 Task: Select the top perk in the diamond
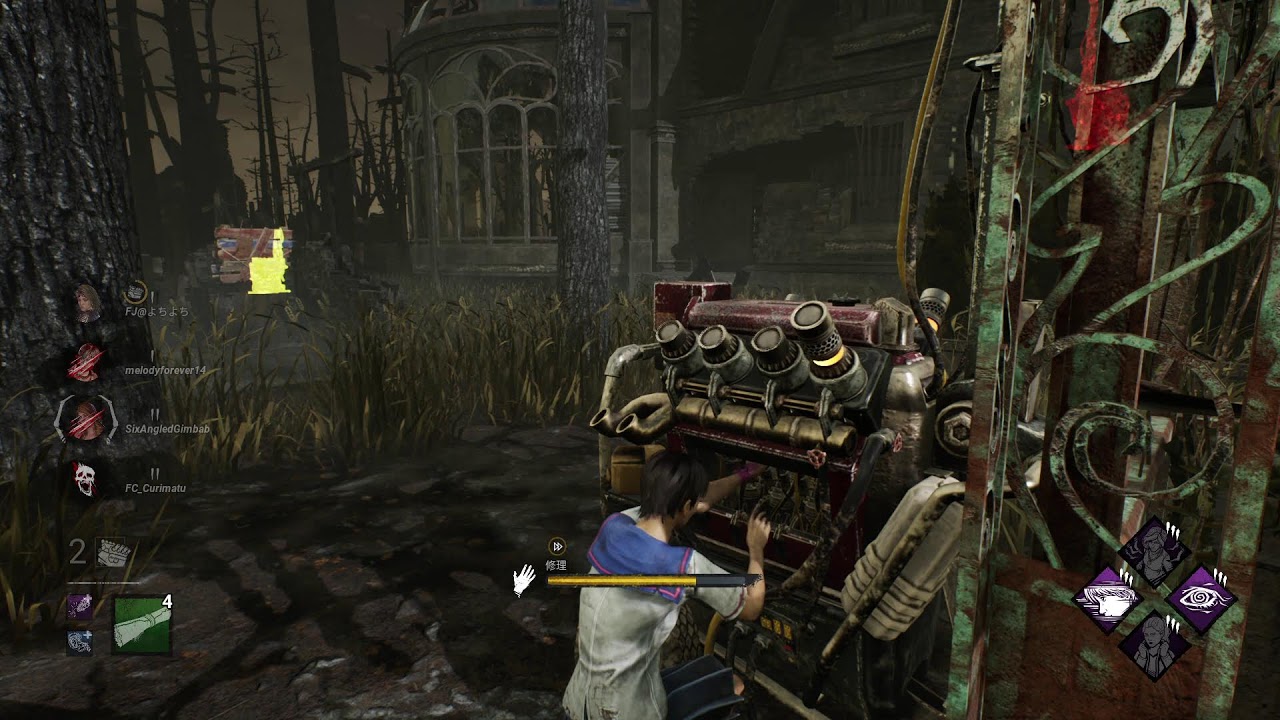click(x=1154, y=552)
